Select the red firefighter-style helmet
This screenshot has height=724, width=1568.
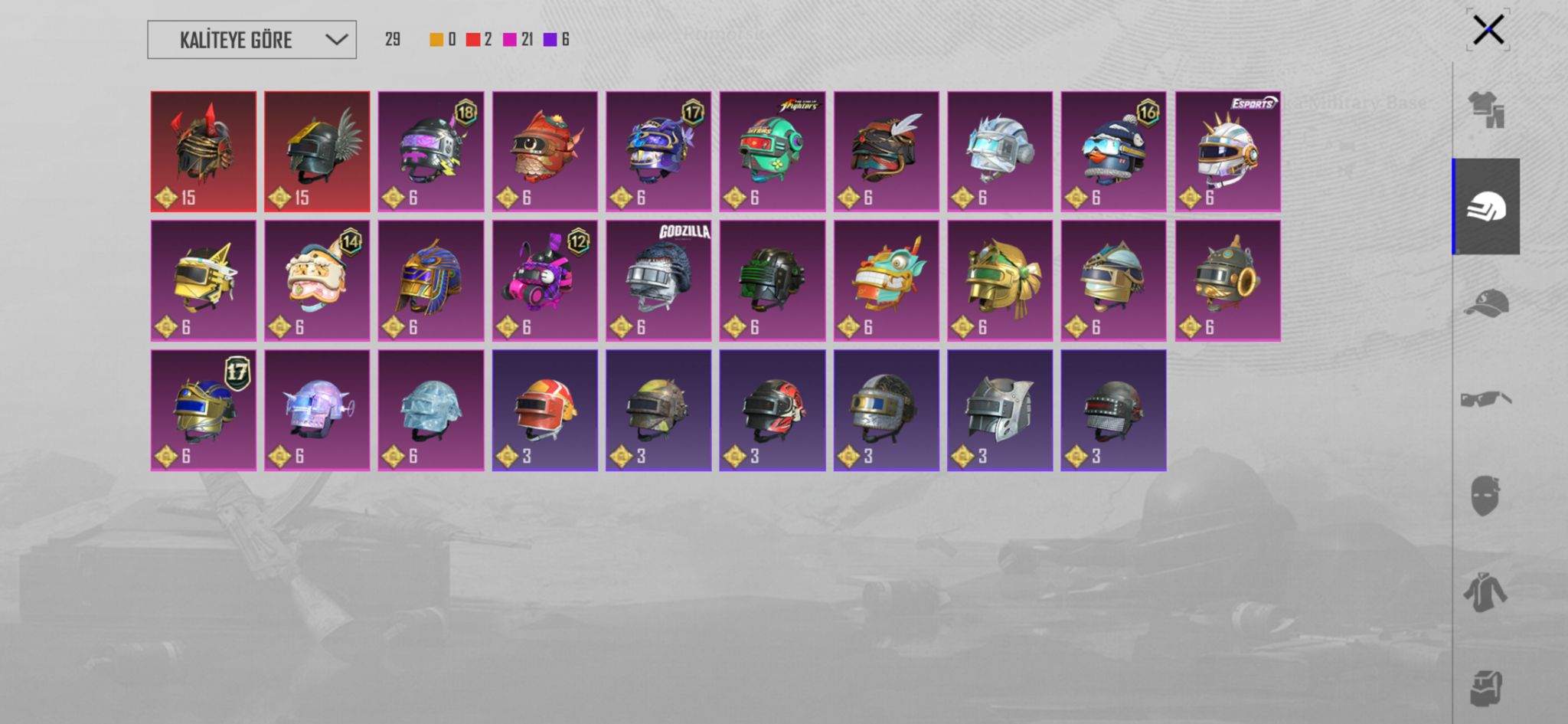pos(544,410)
